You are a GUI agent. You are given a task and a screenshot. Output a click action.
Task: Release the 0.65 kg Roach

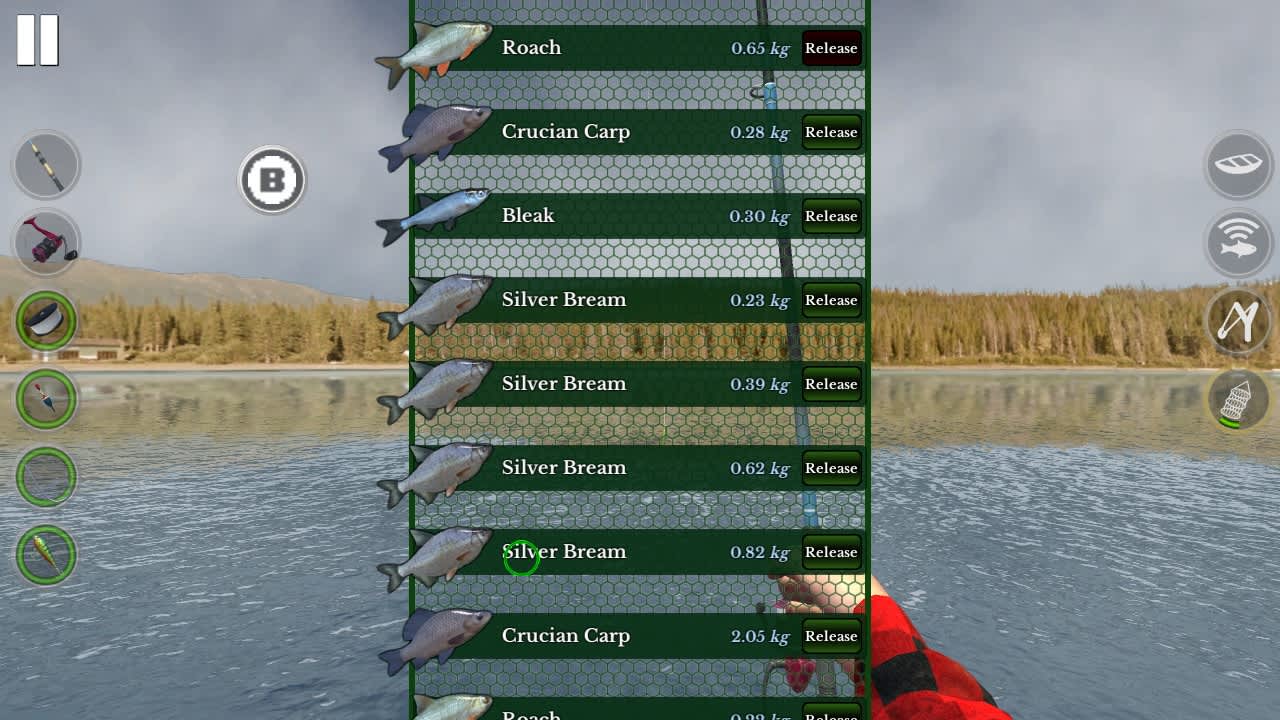[831, 48]
